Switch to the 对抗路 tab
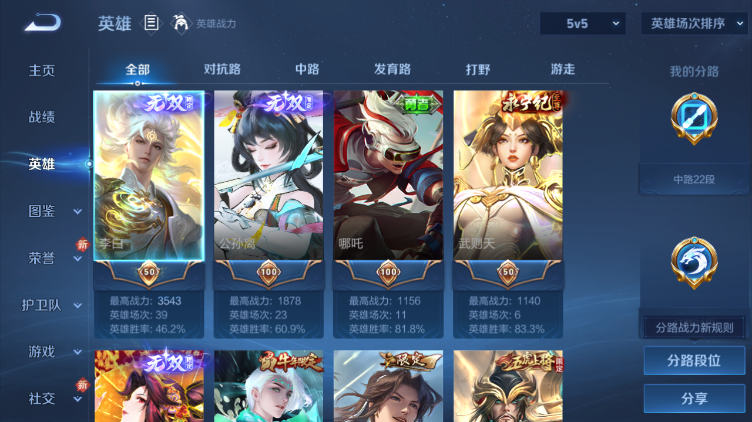Screen dimensions: 752x422 pyautogui.click(x=222, y=69)
